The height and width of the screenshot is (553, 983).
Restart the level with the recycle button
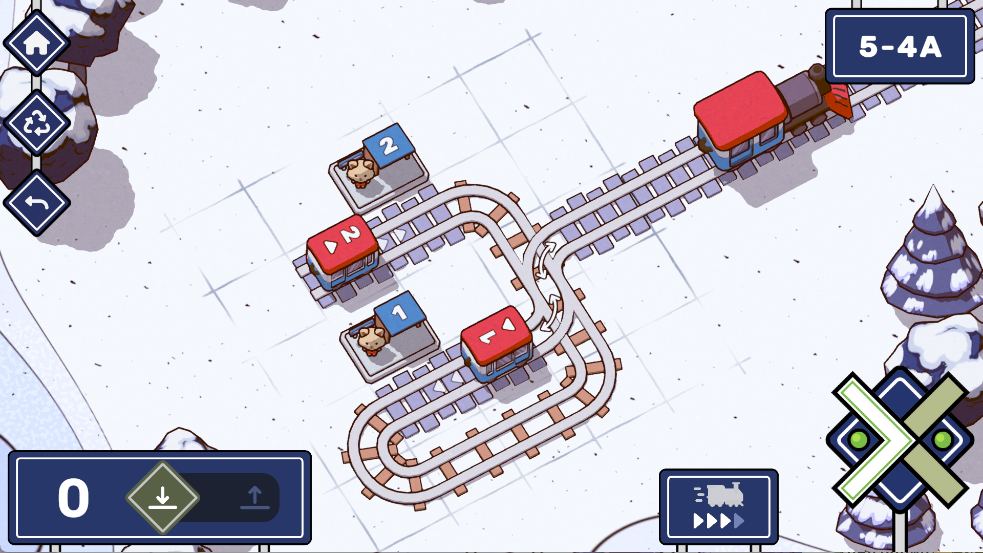tap(37, 124)
